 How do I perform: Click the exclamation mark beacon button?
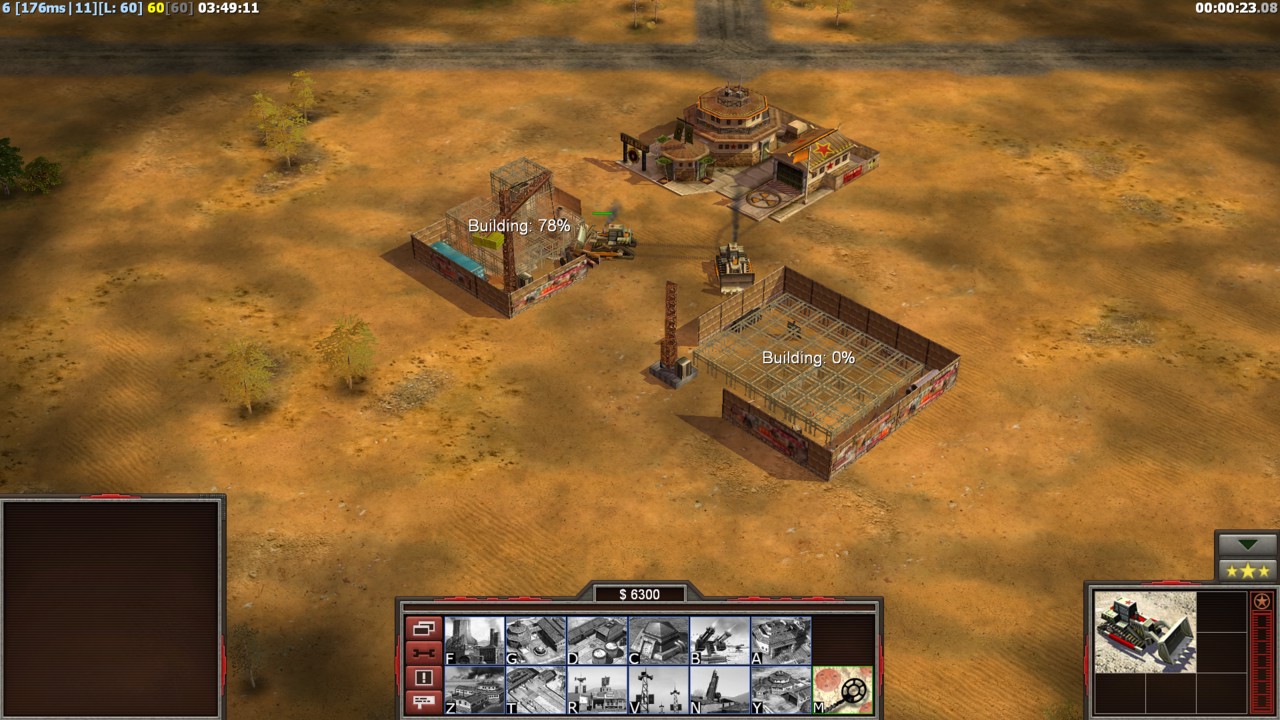coord(423,678)
